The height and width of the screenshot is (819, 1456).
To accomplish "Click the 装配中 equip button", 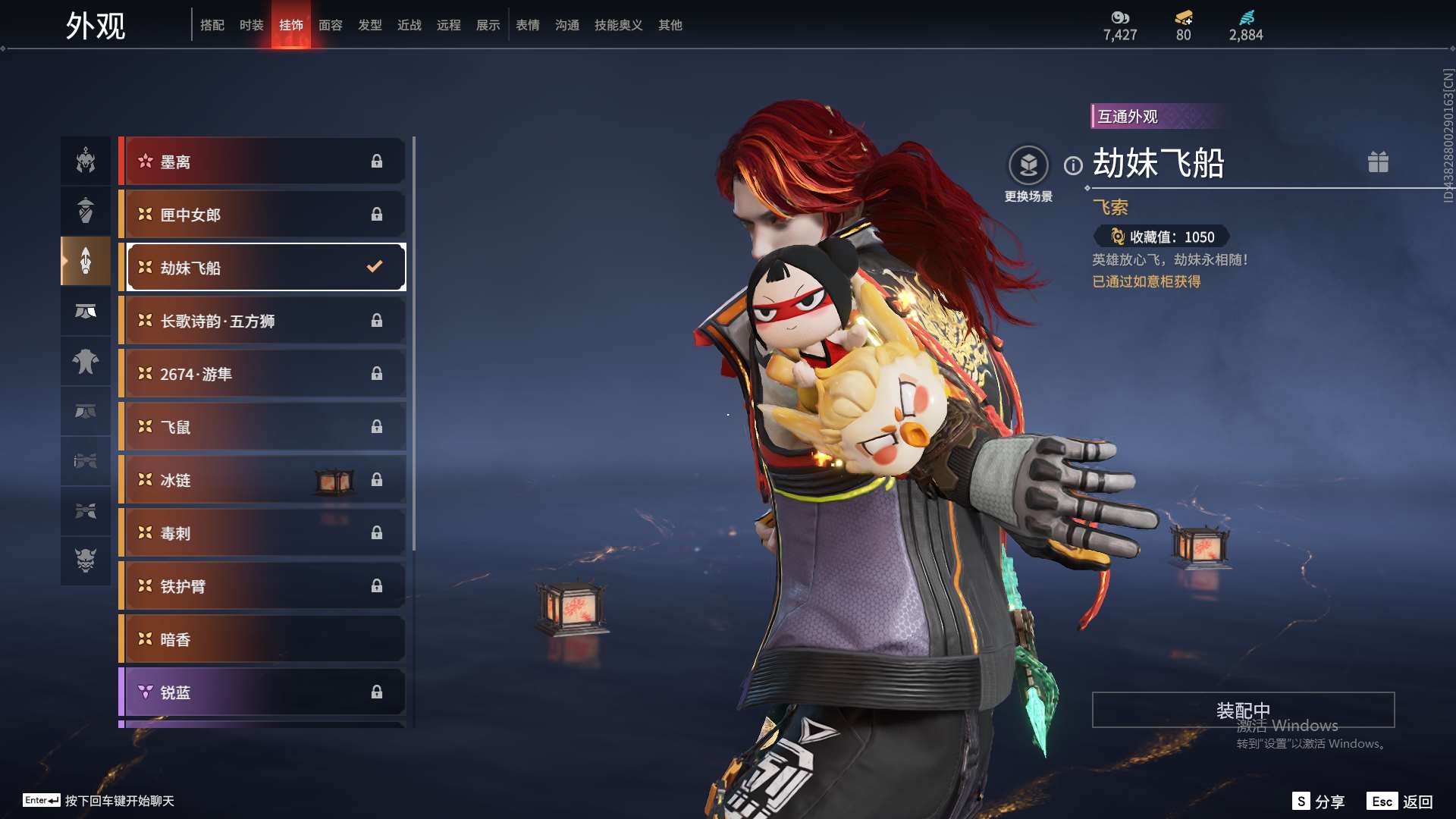I will coord(1242,710).
